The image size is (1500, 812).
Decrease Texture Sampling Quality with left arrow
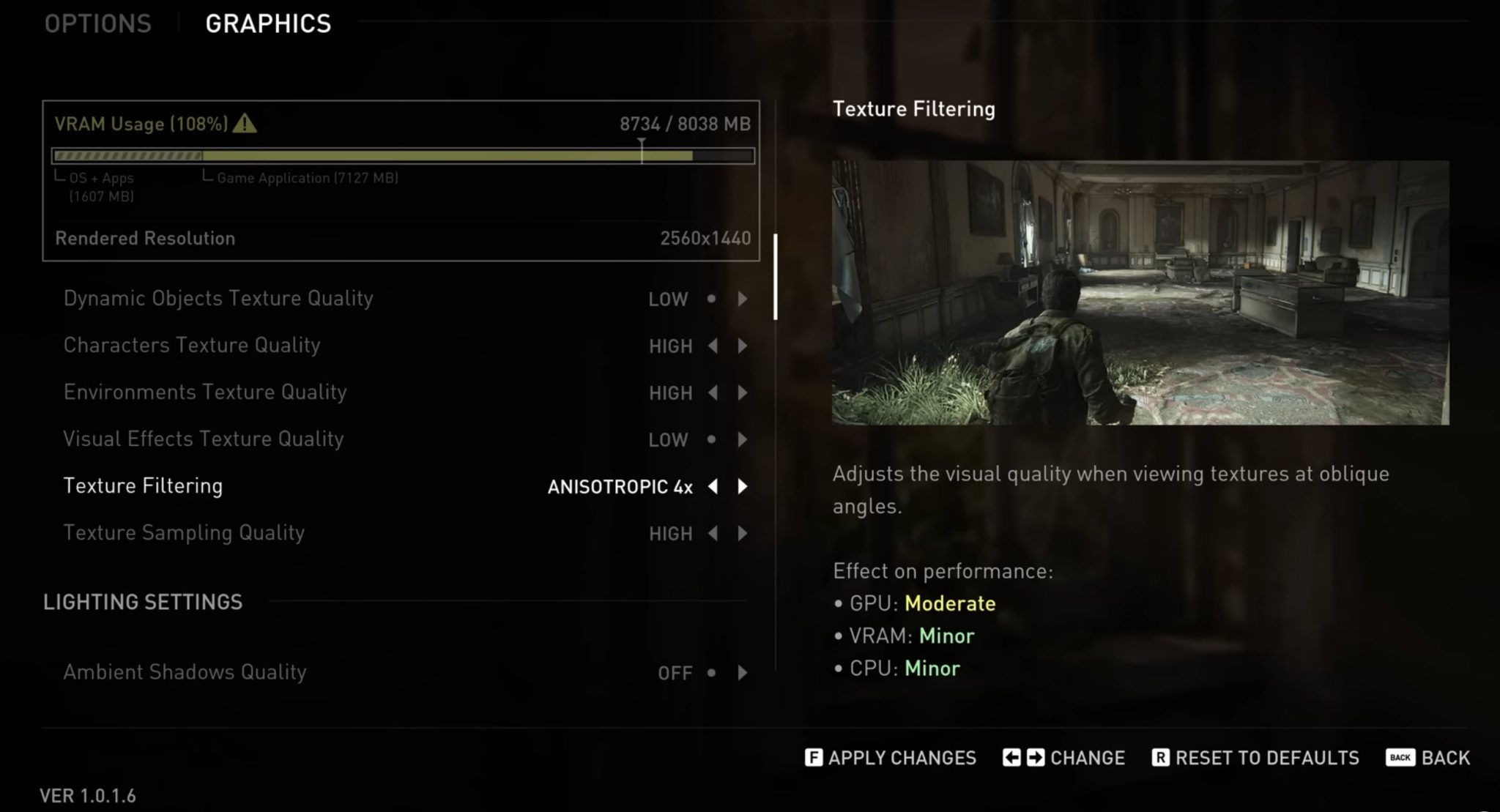(712, 533)
